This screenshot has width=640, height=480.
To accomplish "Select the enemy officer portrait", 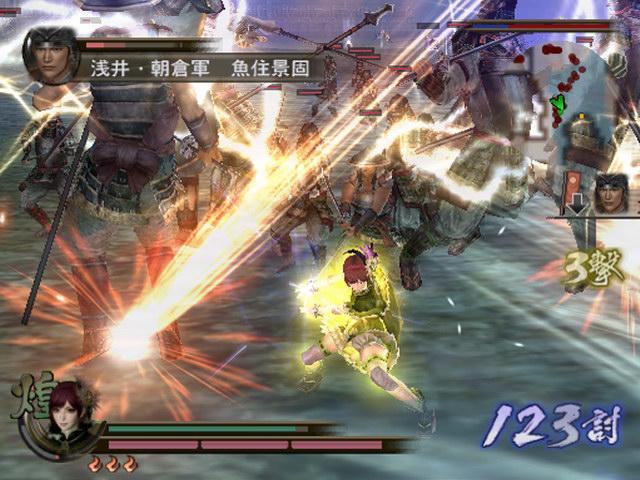I will click(51, 56).
